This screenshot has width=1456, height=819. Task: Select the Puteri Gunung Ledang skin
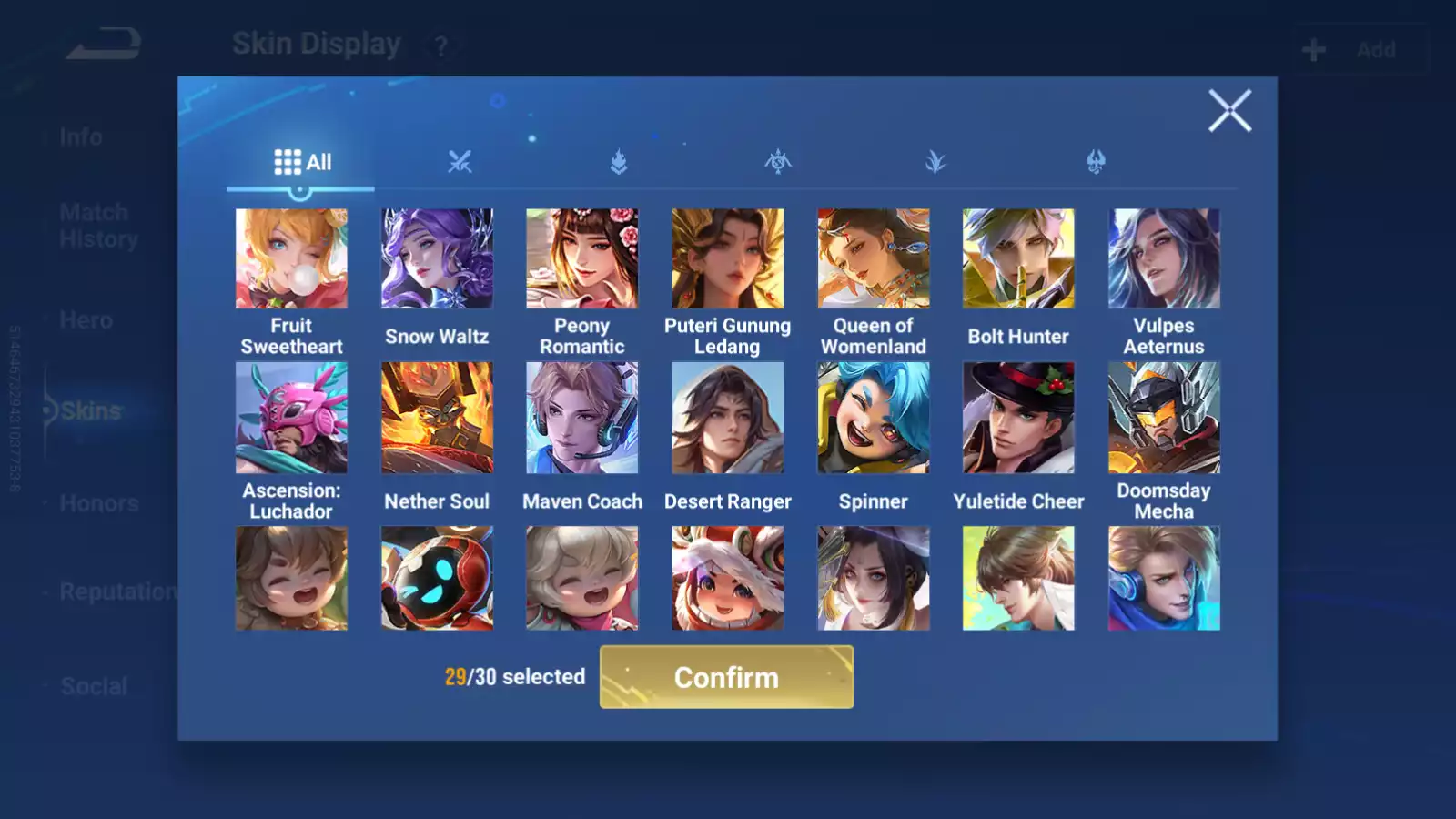point(727,258)
